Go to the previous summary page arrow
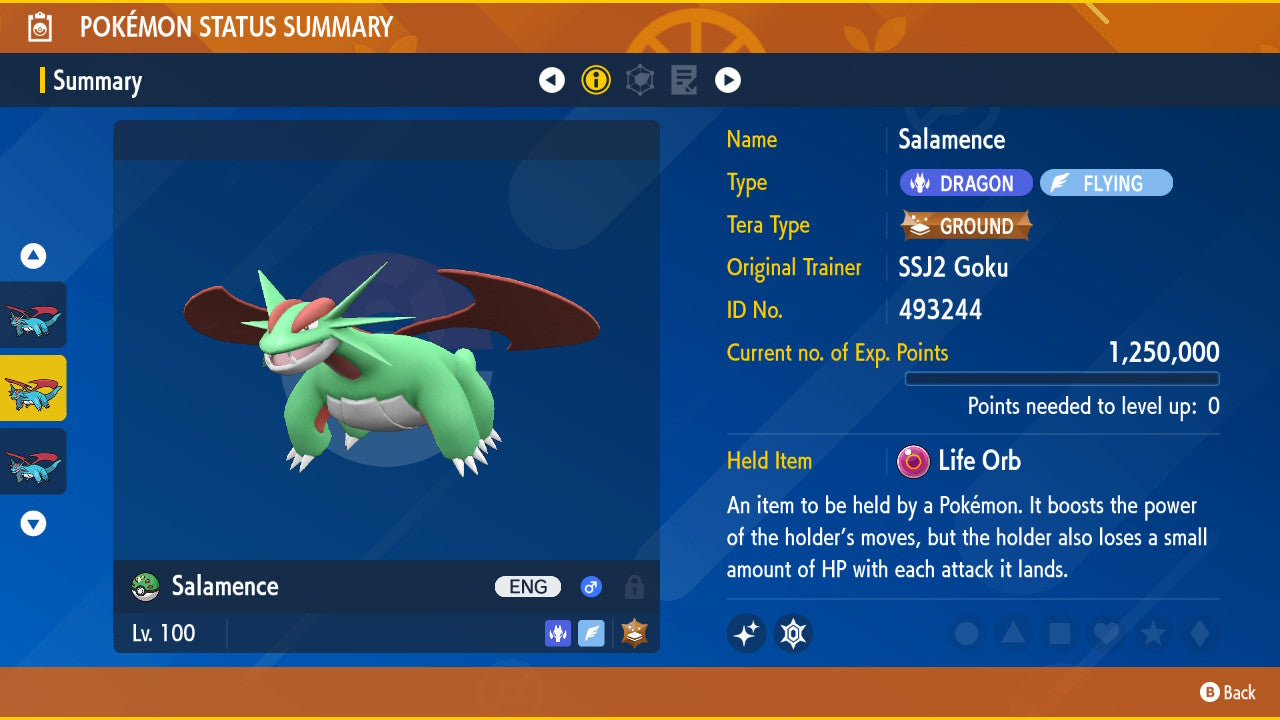Image resolution: width=1280 pixels, height=720 pixels. click(x=552, y=80)
